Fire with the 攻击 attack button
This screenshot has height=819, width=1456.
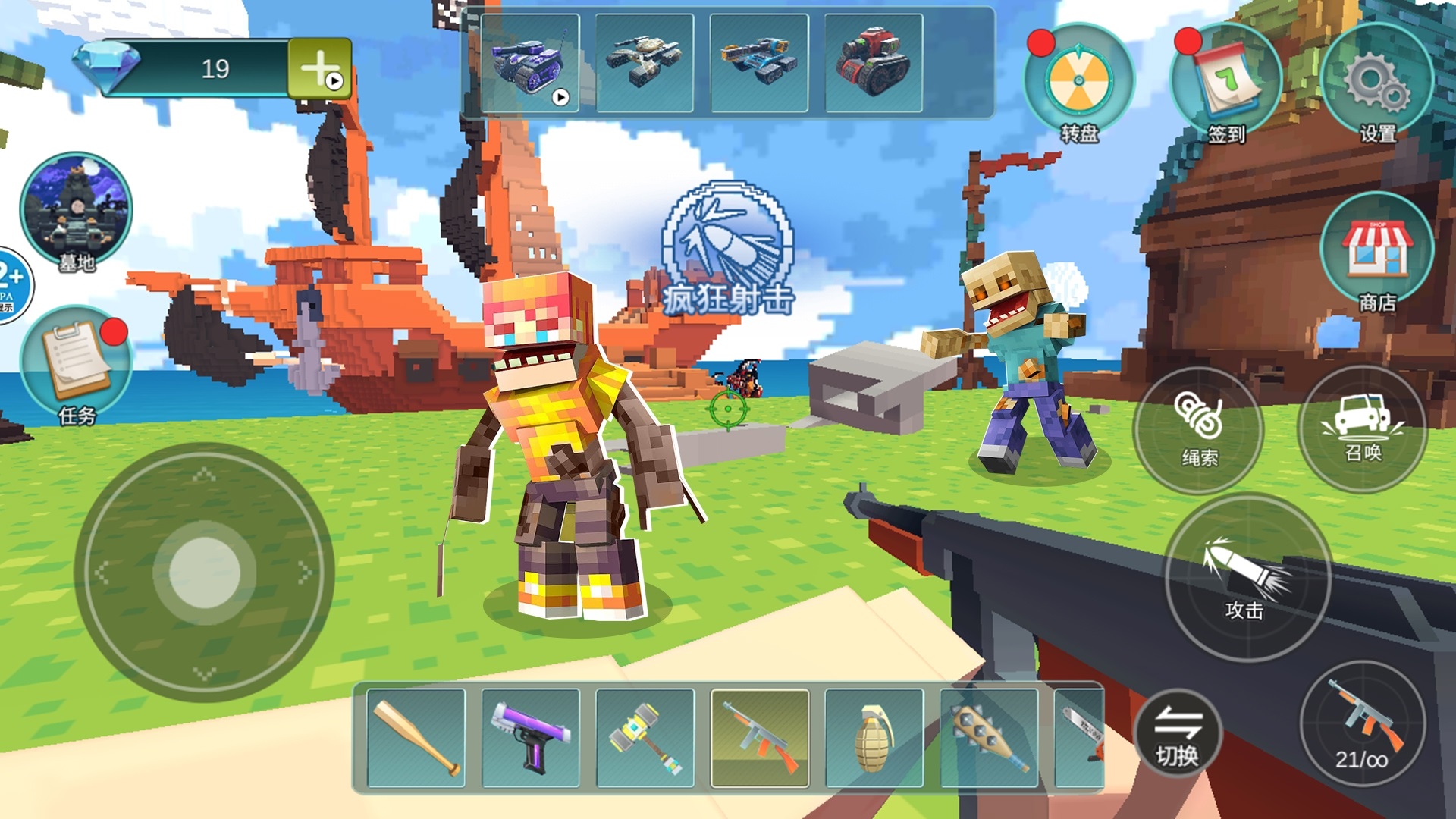pos(1247,578)
